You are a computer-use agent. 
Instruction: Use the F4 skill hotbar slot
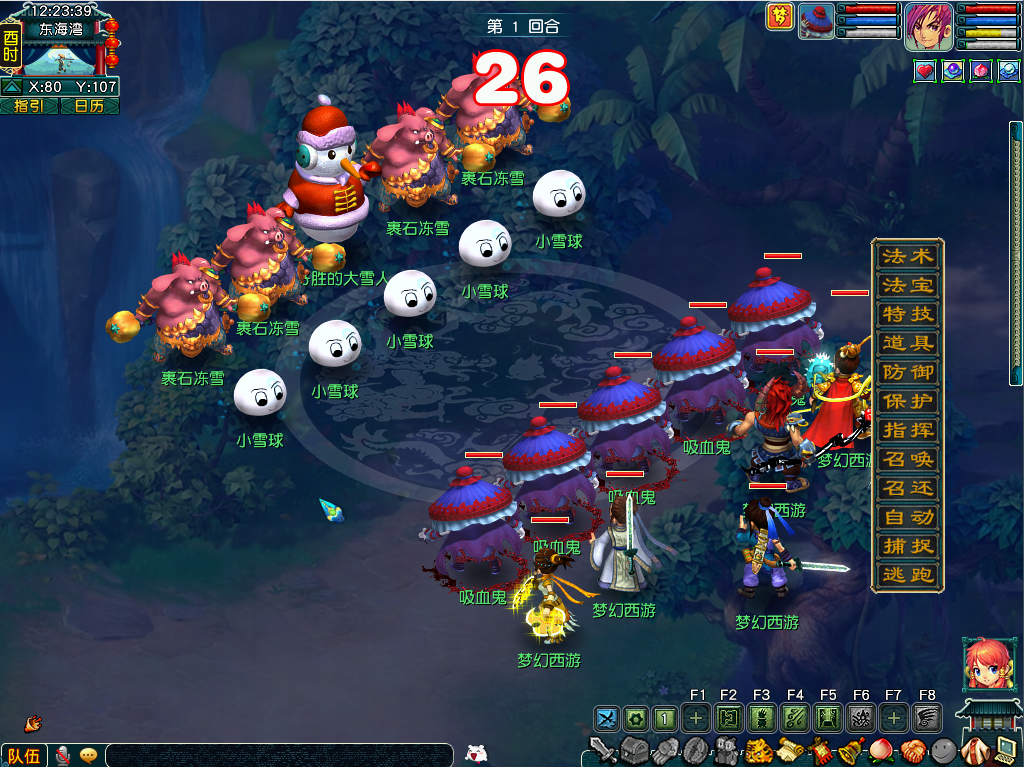pos(796,717)
